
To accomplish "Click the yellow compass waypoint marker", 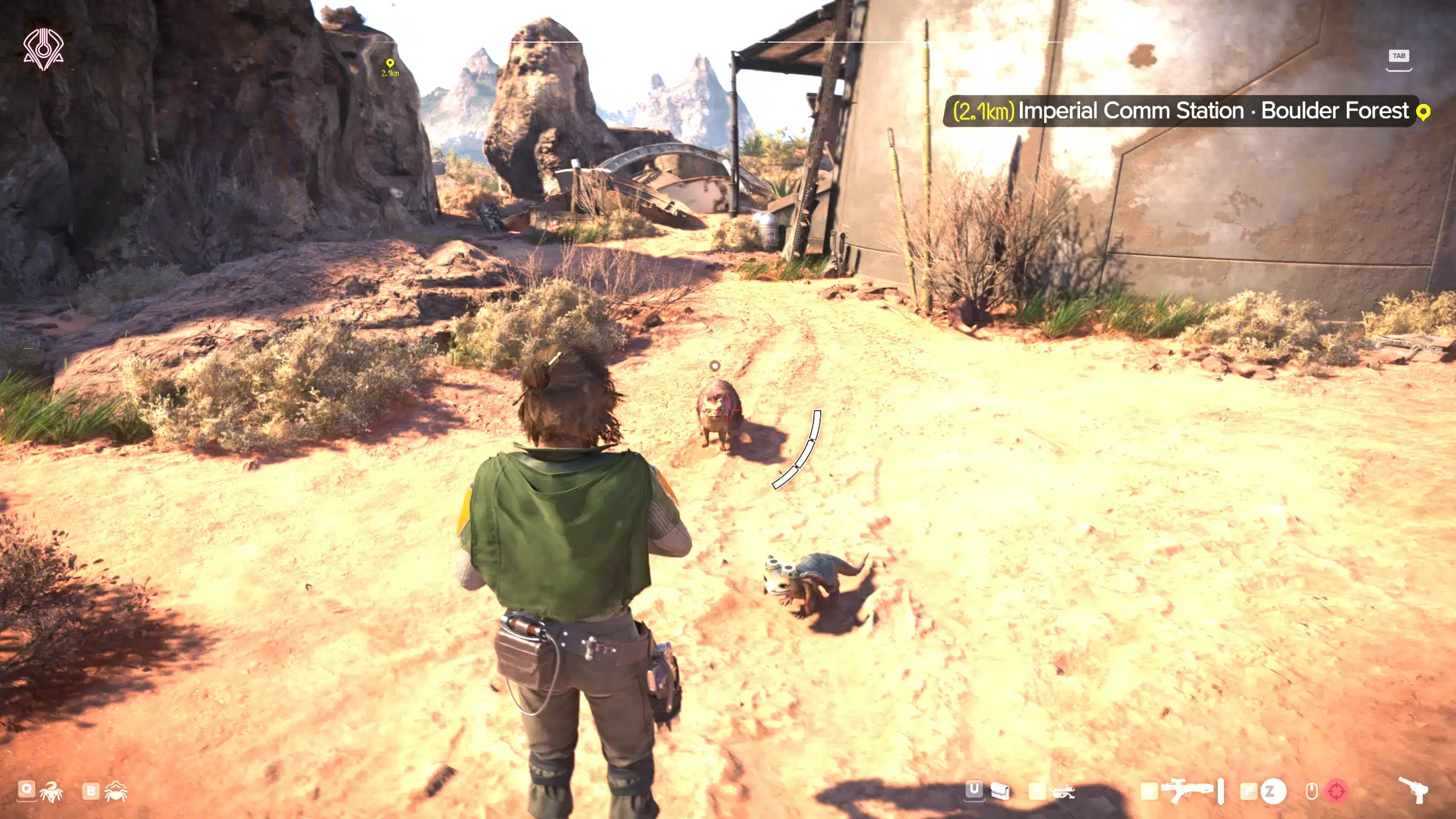I will [390, 63].
